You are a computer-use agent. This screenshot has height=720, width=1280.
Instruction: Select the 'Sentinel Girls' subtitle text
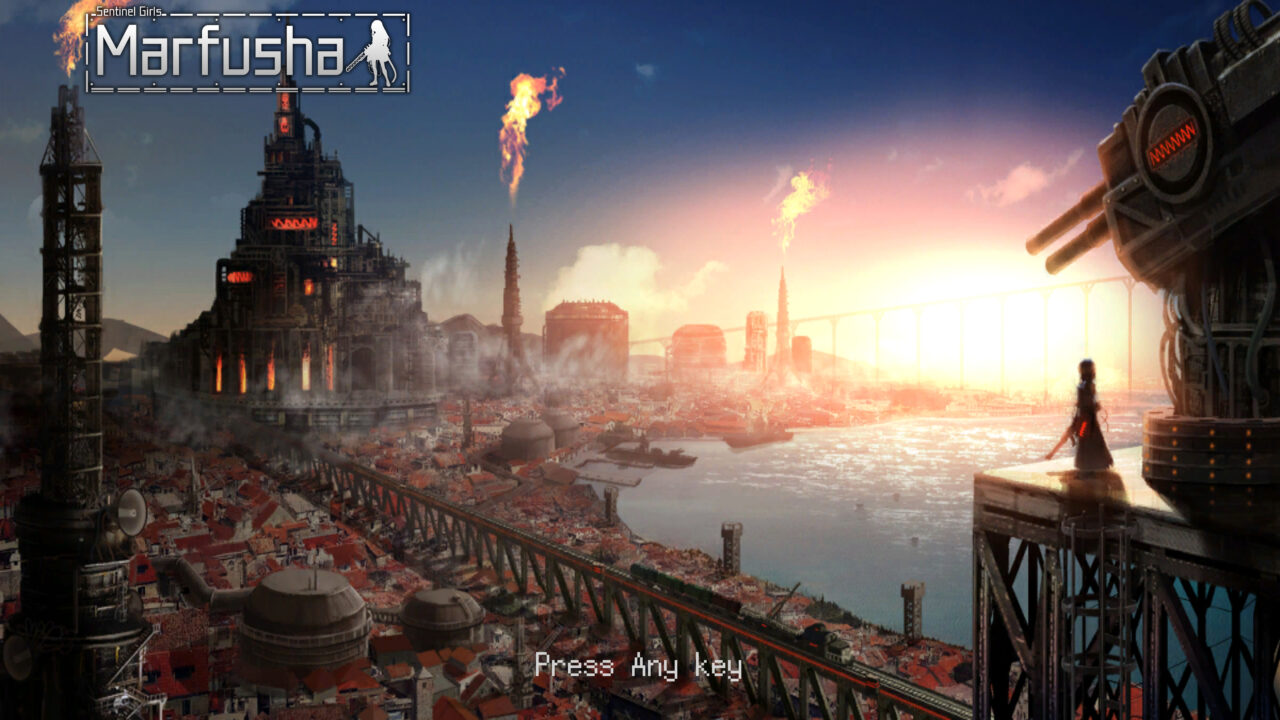(x=130, y=10)
